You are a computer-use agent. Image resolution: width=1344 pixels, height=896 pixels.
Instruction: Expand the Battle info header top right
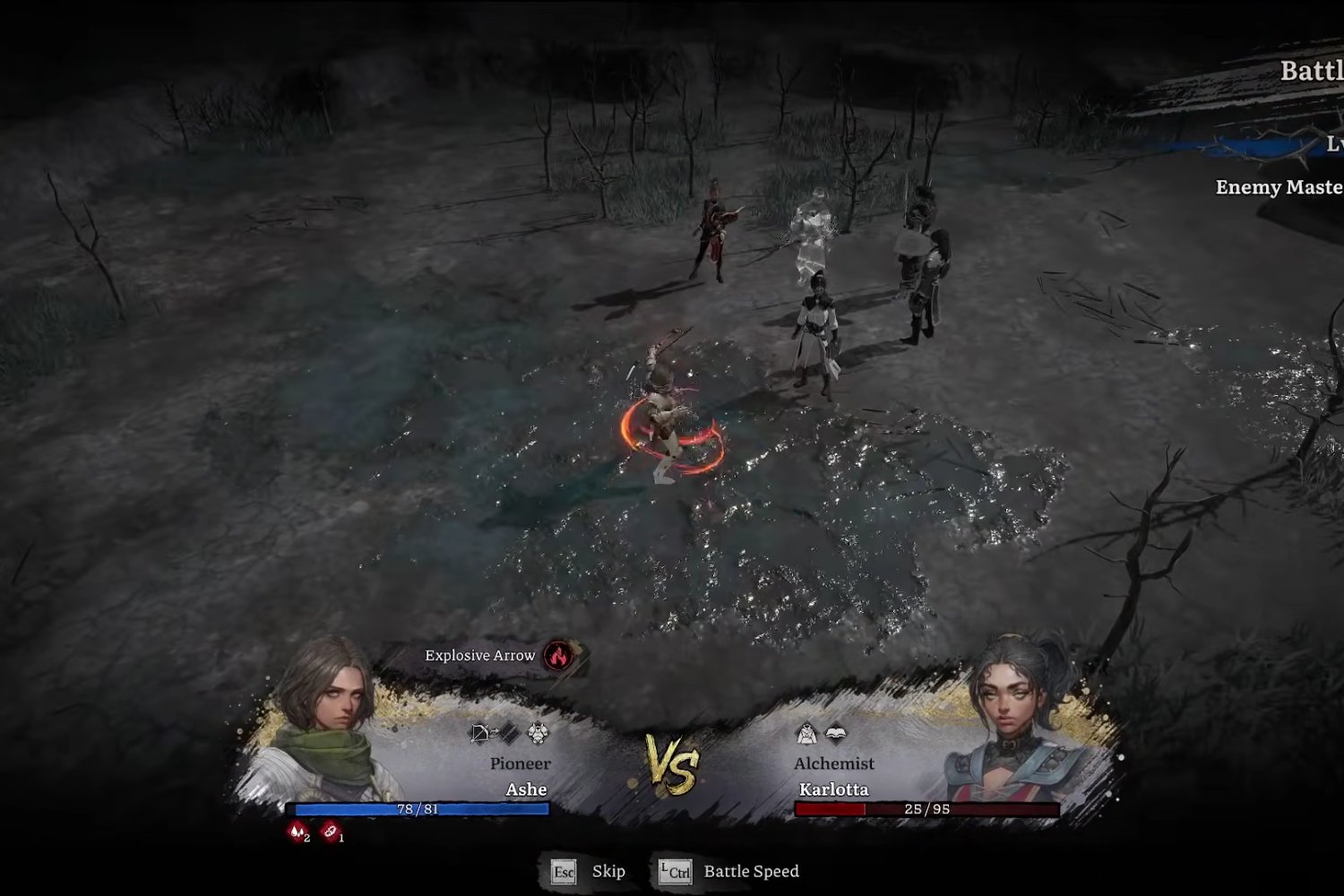pyautogui.click(x=1313, y=69)
